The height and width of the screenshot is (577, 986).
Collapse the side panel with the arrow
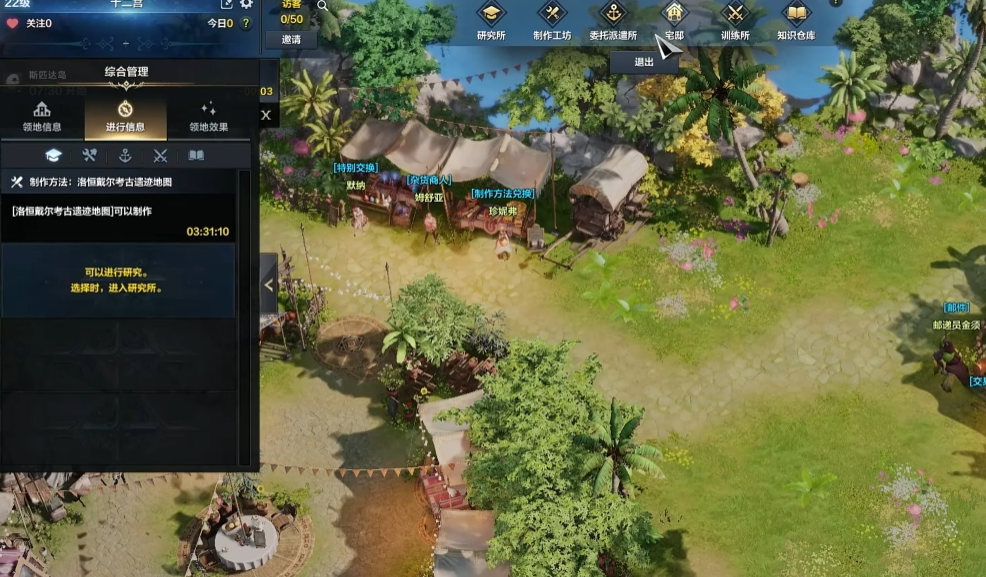268,284
